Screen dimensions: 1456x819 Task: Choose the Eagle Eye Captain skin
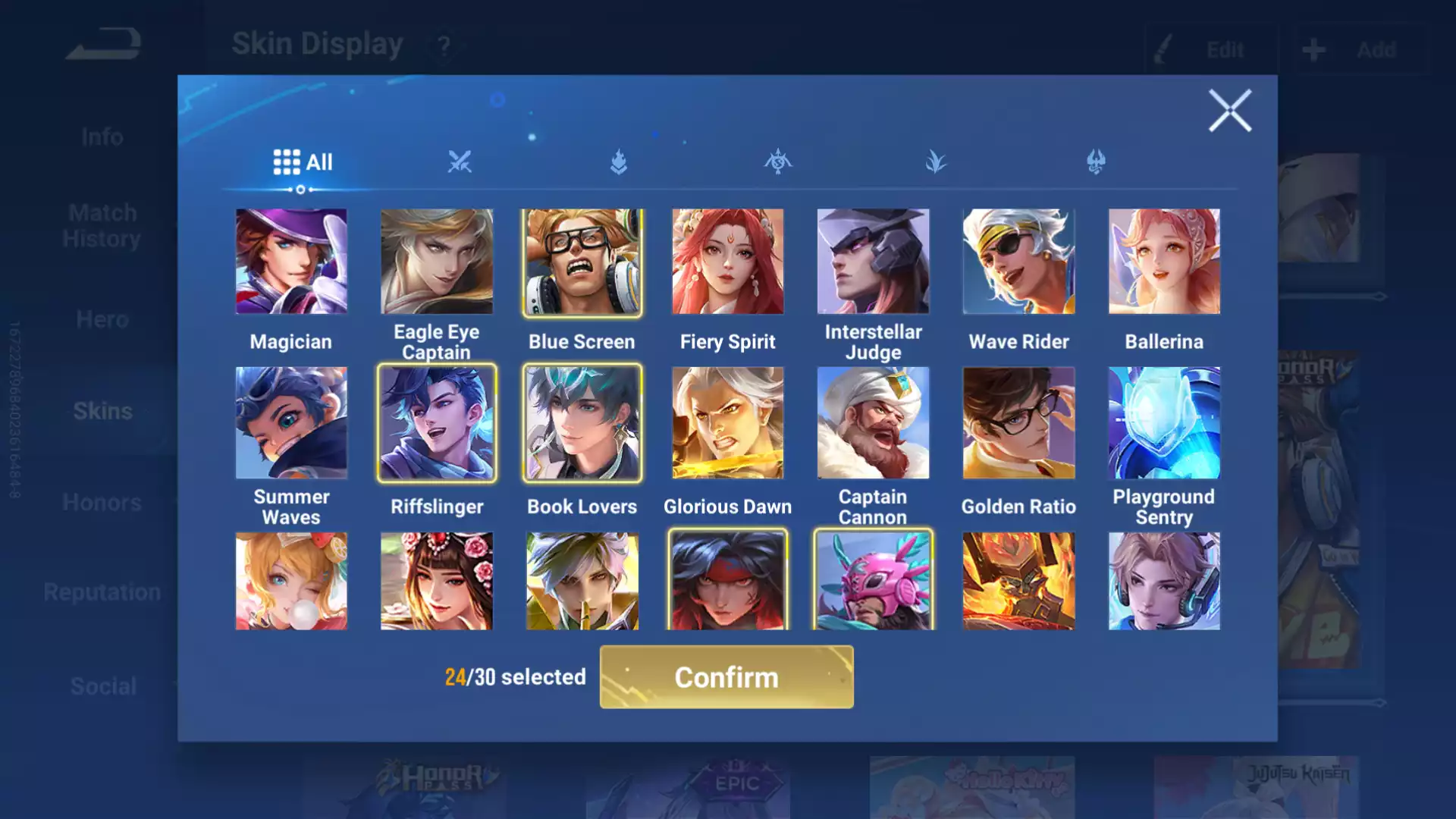(x=437, y=262)
